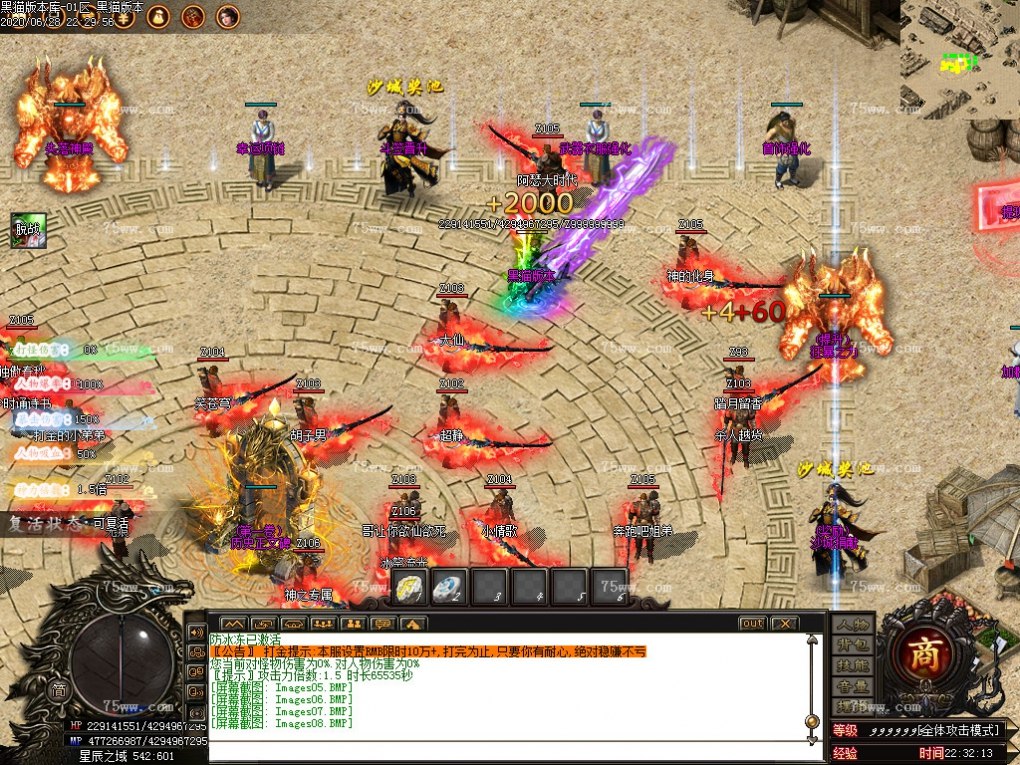Viewport: 1020px width, 765px height.
Task: Open the 人物 character panel
Action: coord(851,625)
